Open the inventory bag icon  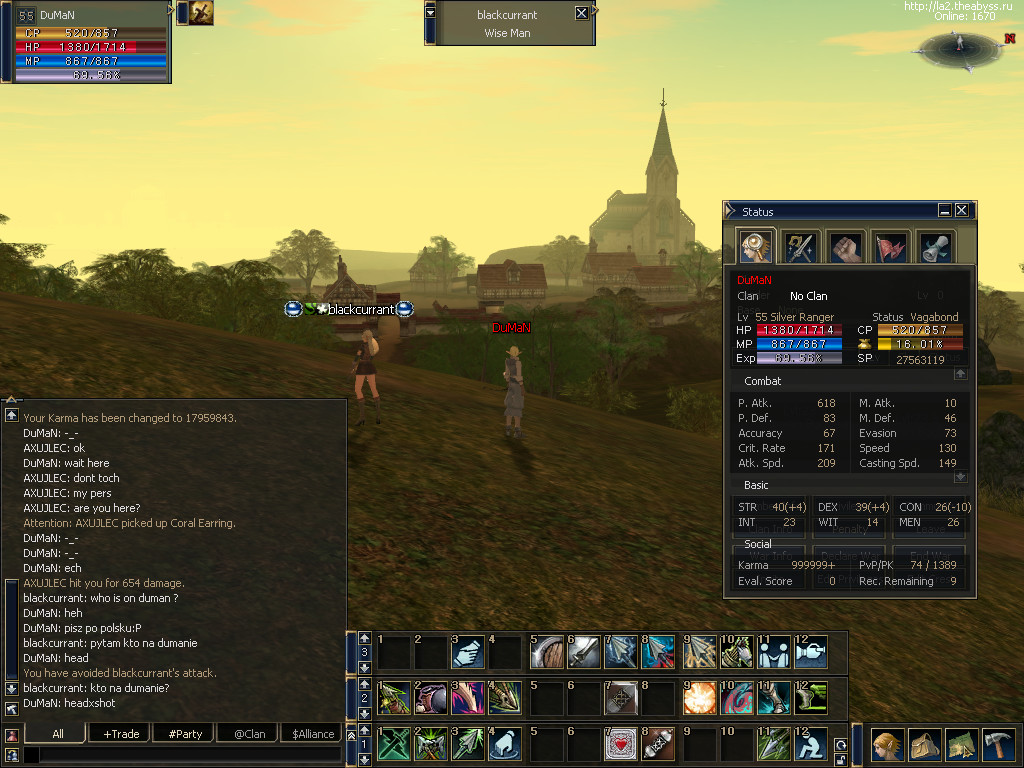coord(924,745)
